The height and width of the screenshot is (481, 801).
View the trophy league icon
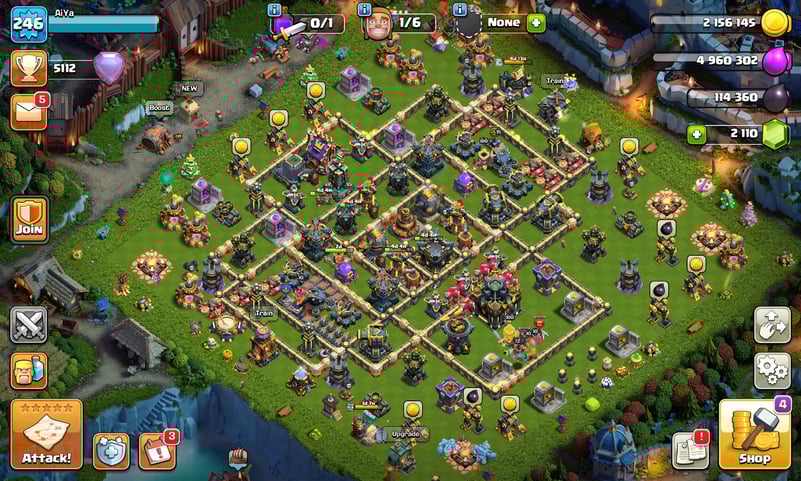pyautogui.click(x=28, y=68)
